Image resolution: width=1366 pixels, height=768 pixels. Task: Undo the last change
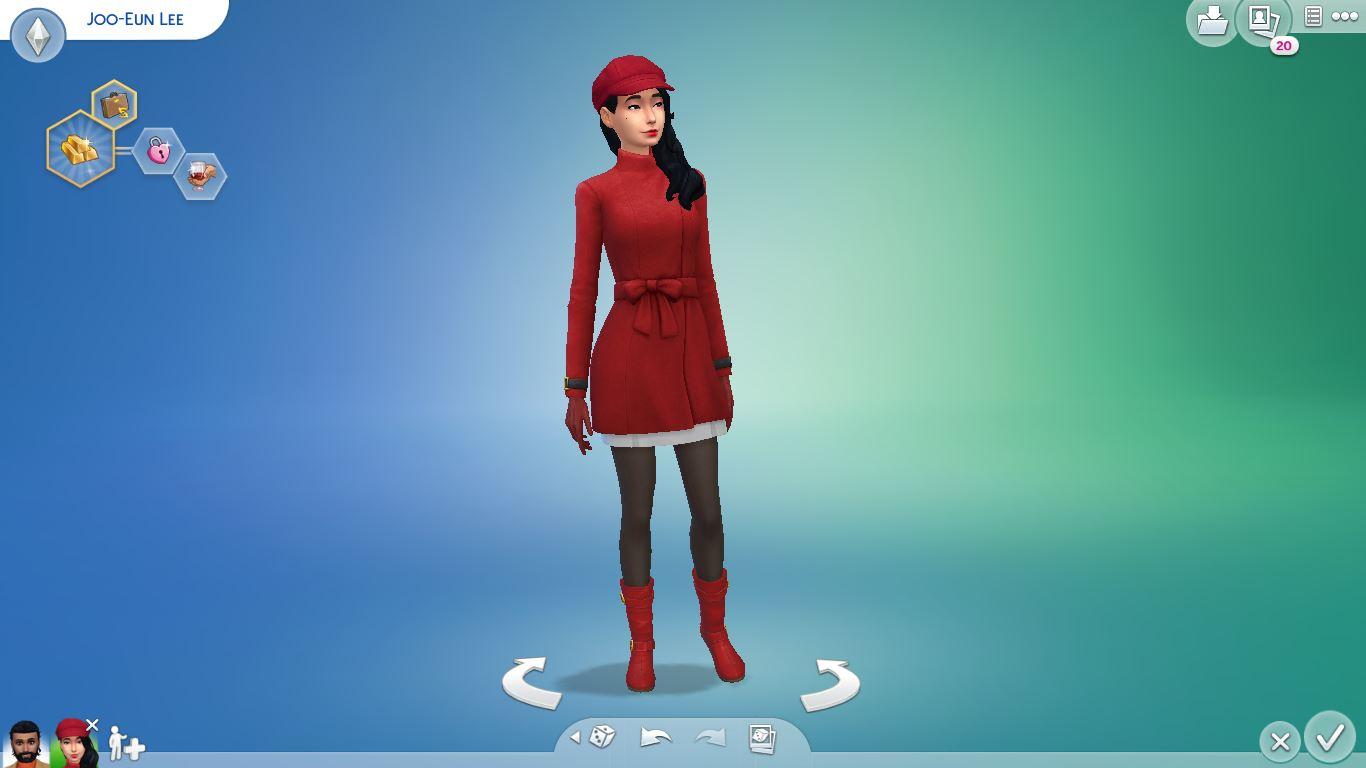(x=655, y=738)
